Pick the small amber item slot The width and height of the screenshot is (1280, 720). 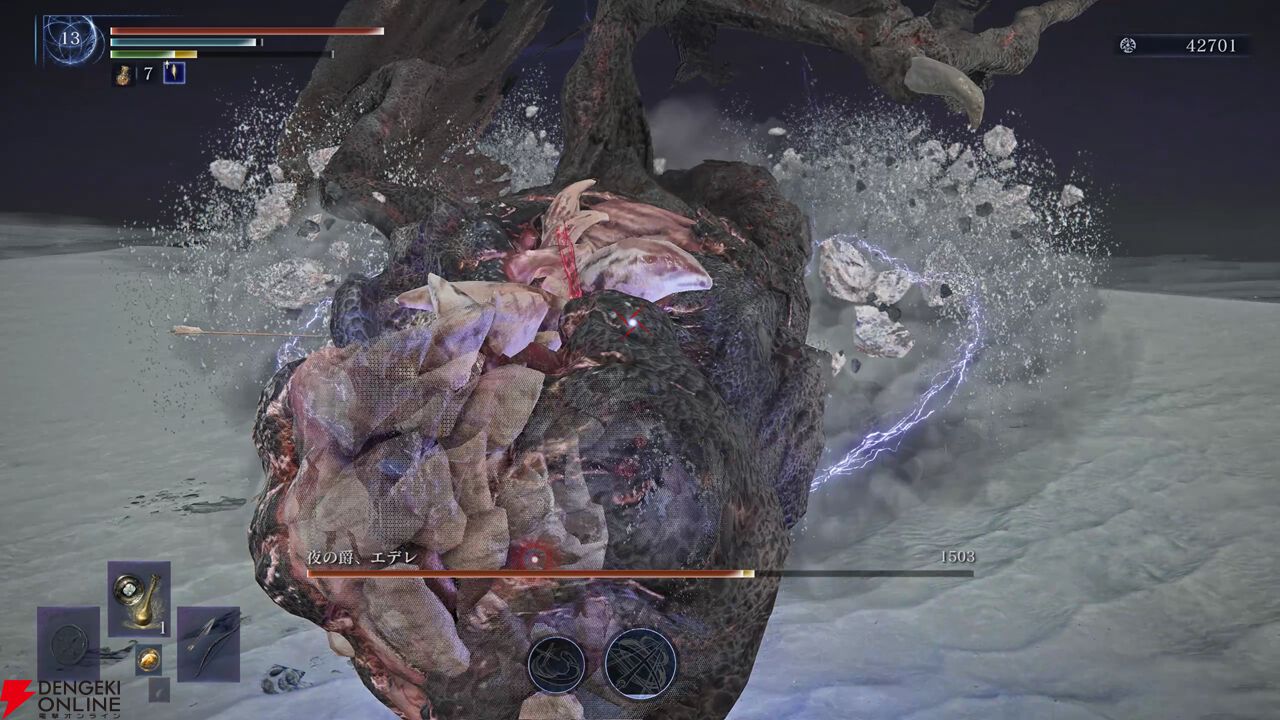coord(148,658)
